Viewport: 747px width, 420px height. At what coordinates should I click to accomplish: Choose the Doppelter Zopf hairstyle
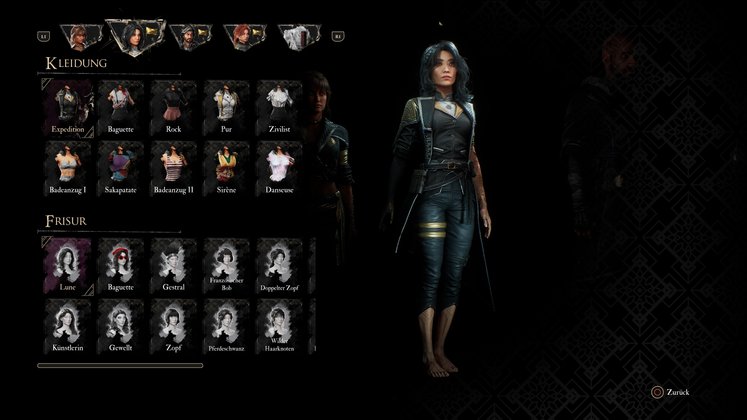click(x=279, y=265)
